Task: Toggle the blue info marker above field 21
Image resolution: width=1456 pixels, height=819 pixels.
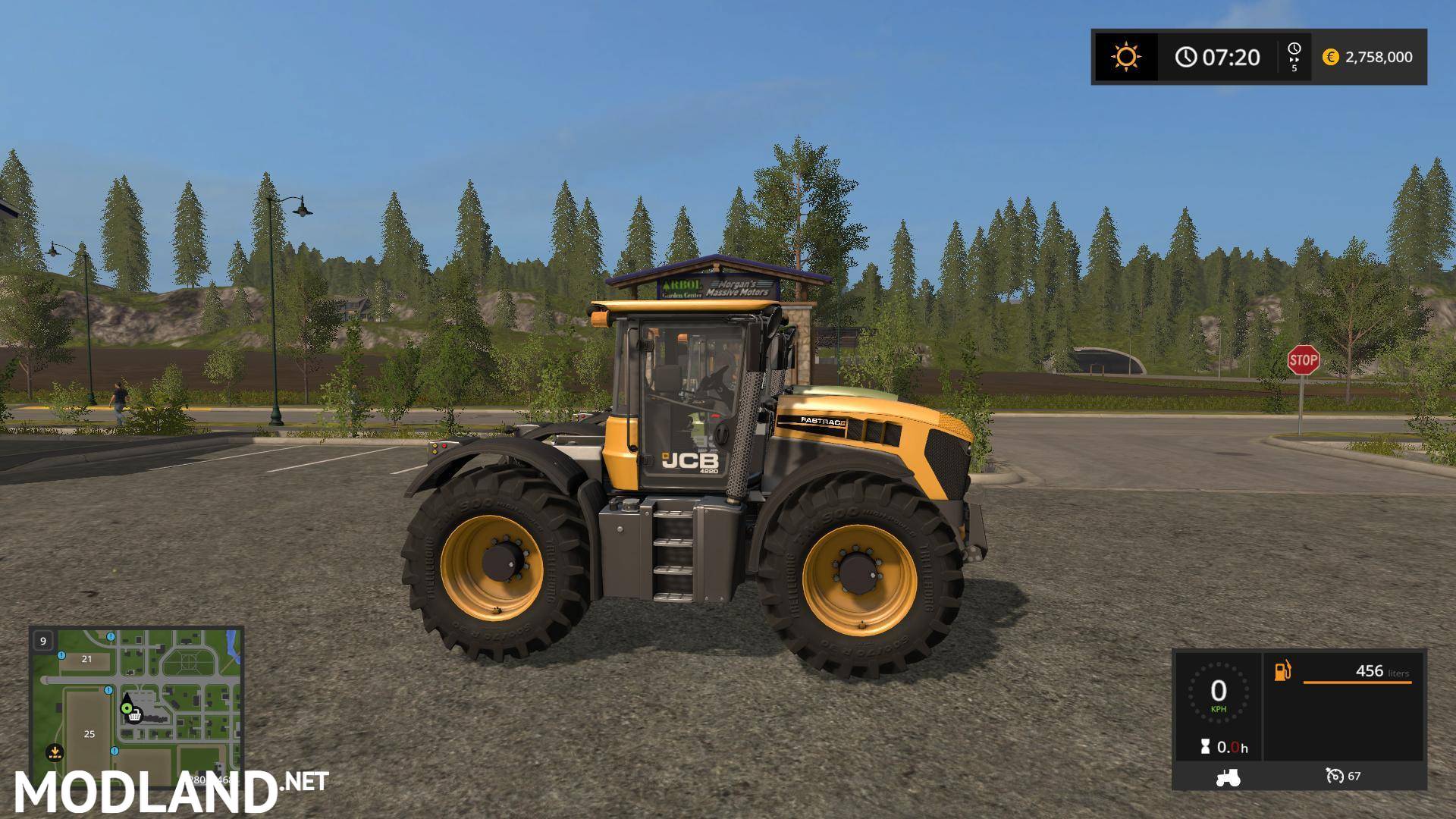Action: click(x=60, y=656)
